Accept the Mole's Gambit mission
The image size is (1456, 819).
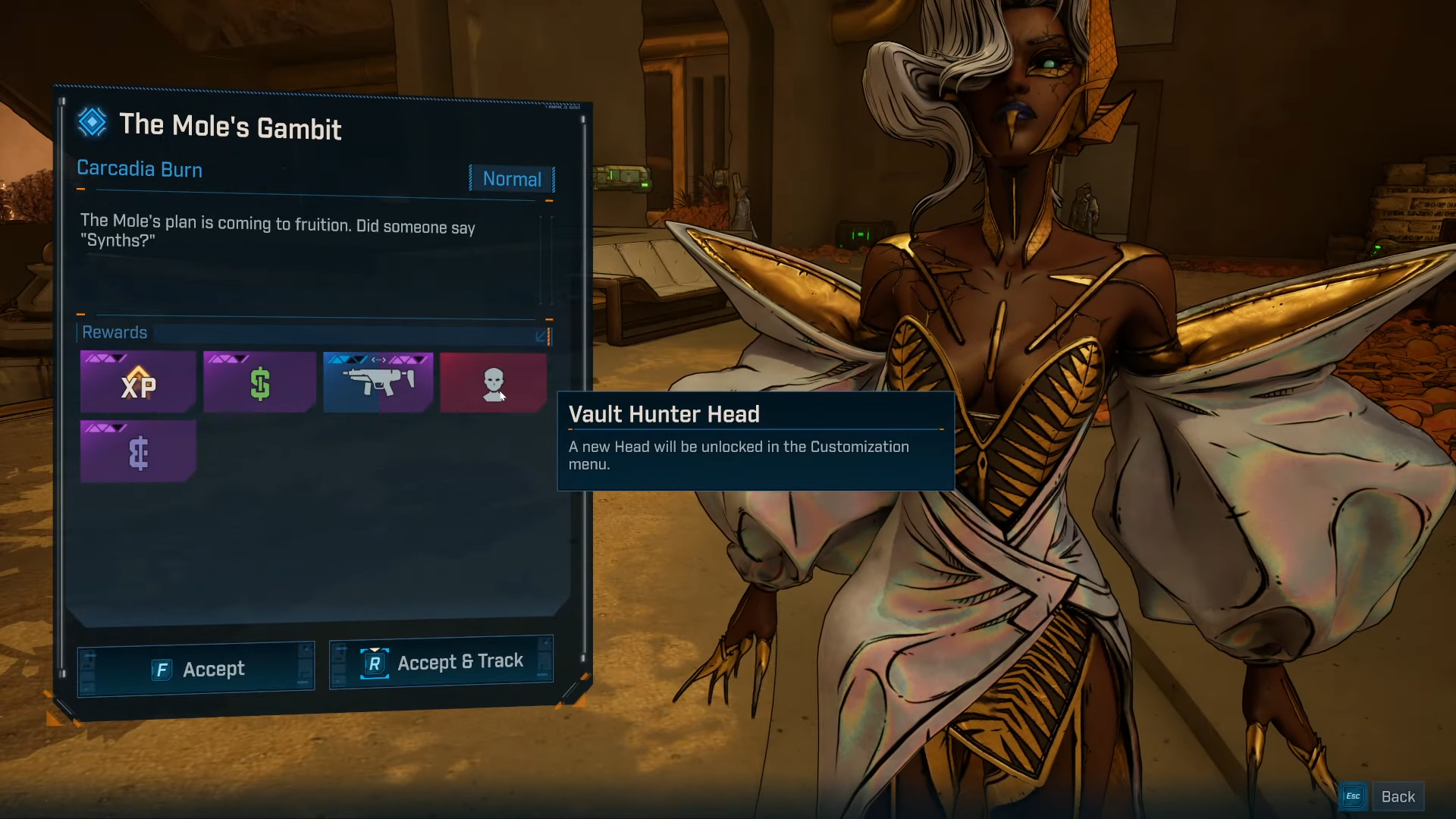(196, 669)
